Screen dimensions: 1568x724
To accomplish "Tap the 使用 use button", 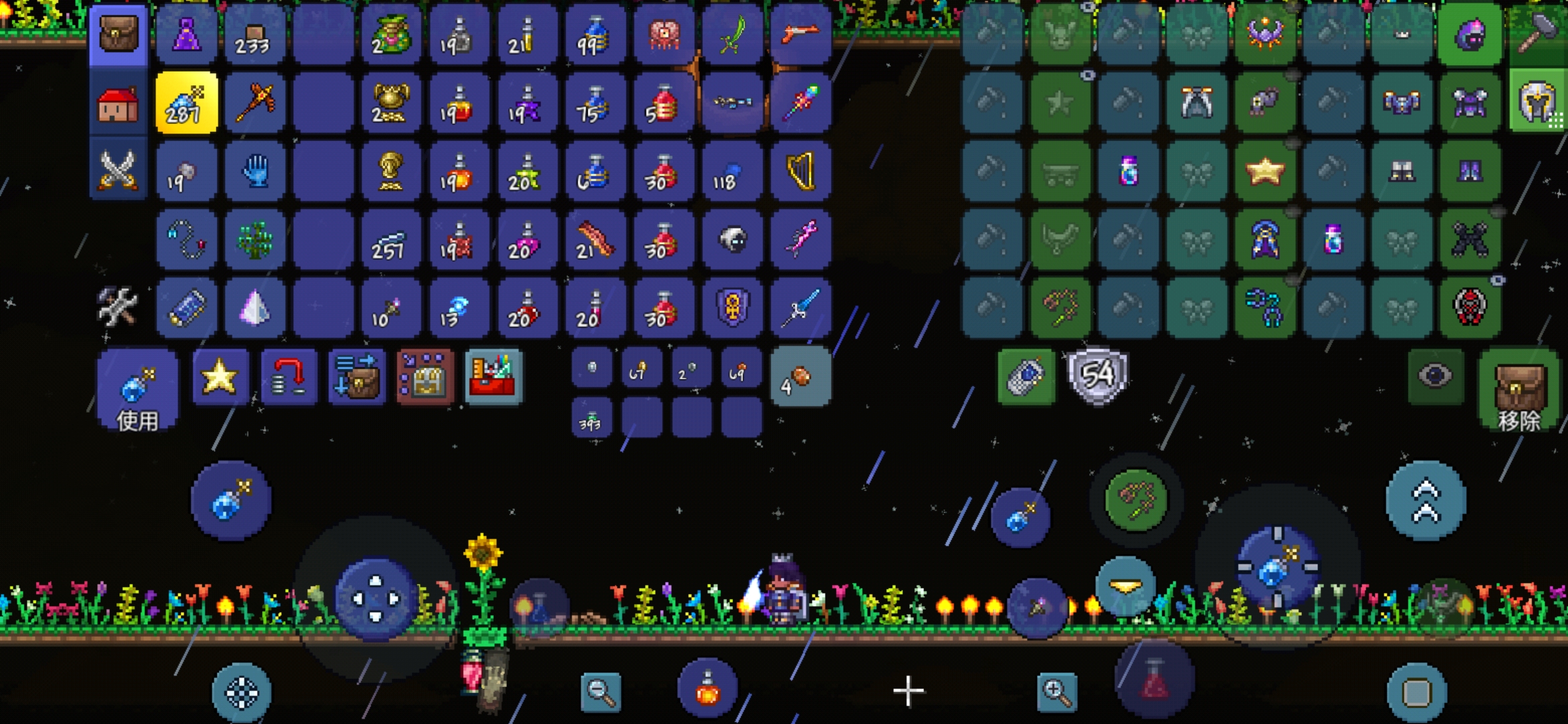I will click(137, 390).
